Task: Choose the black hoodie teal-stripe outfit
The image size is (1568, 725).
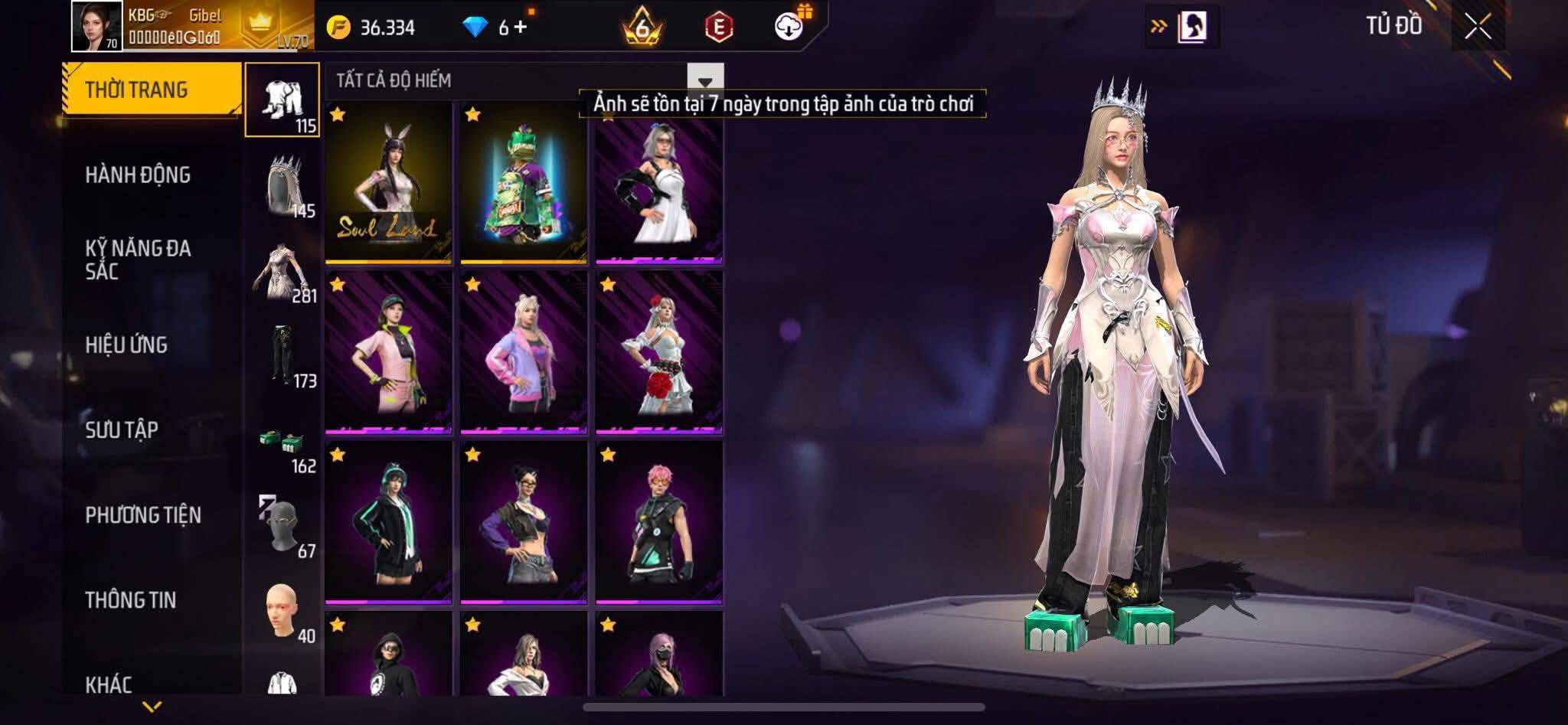Action: [388, 522]
